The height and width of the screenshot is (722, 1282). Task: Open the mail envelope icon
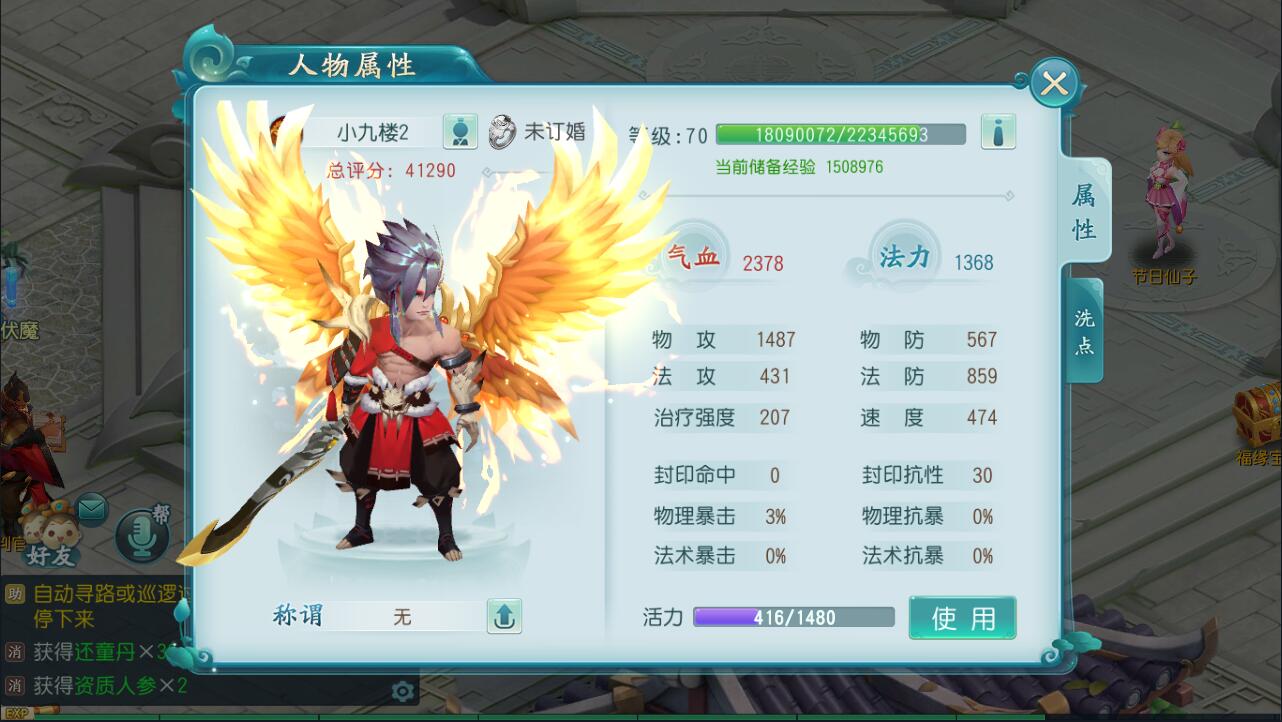tap(92, 508)
